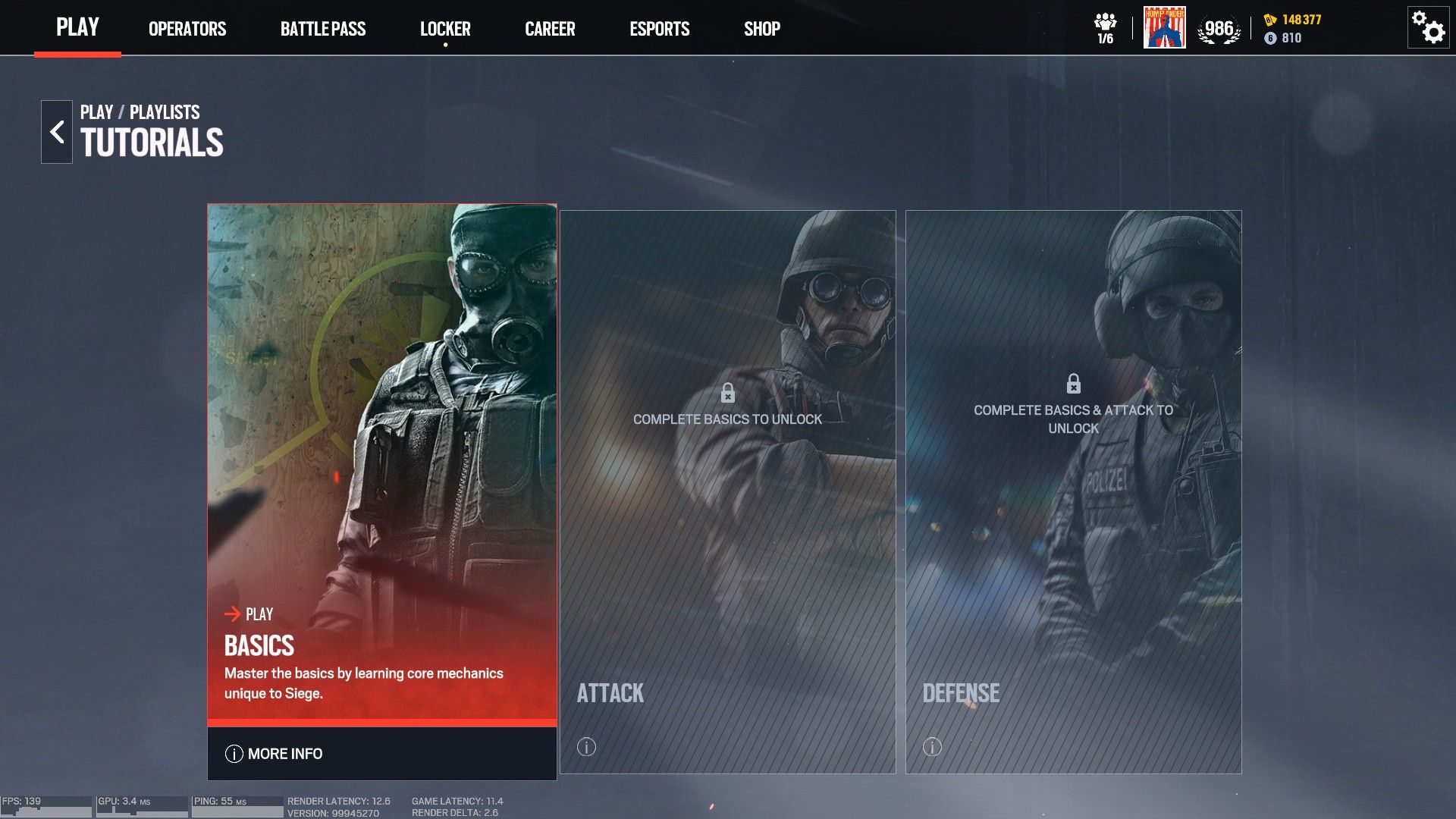Click the PLAYLISTS breadcrumb link
Screen dimensions: 1456x819
[164, 111]
